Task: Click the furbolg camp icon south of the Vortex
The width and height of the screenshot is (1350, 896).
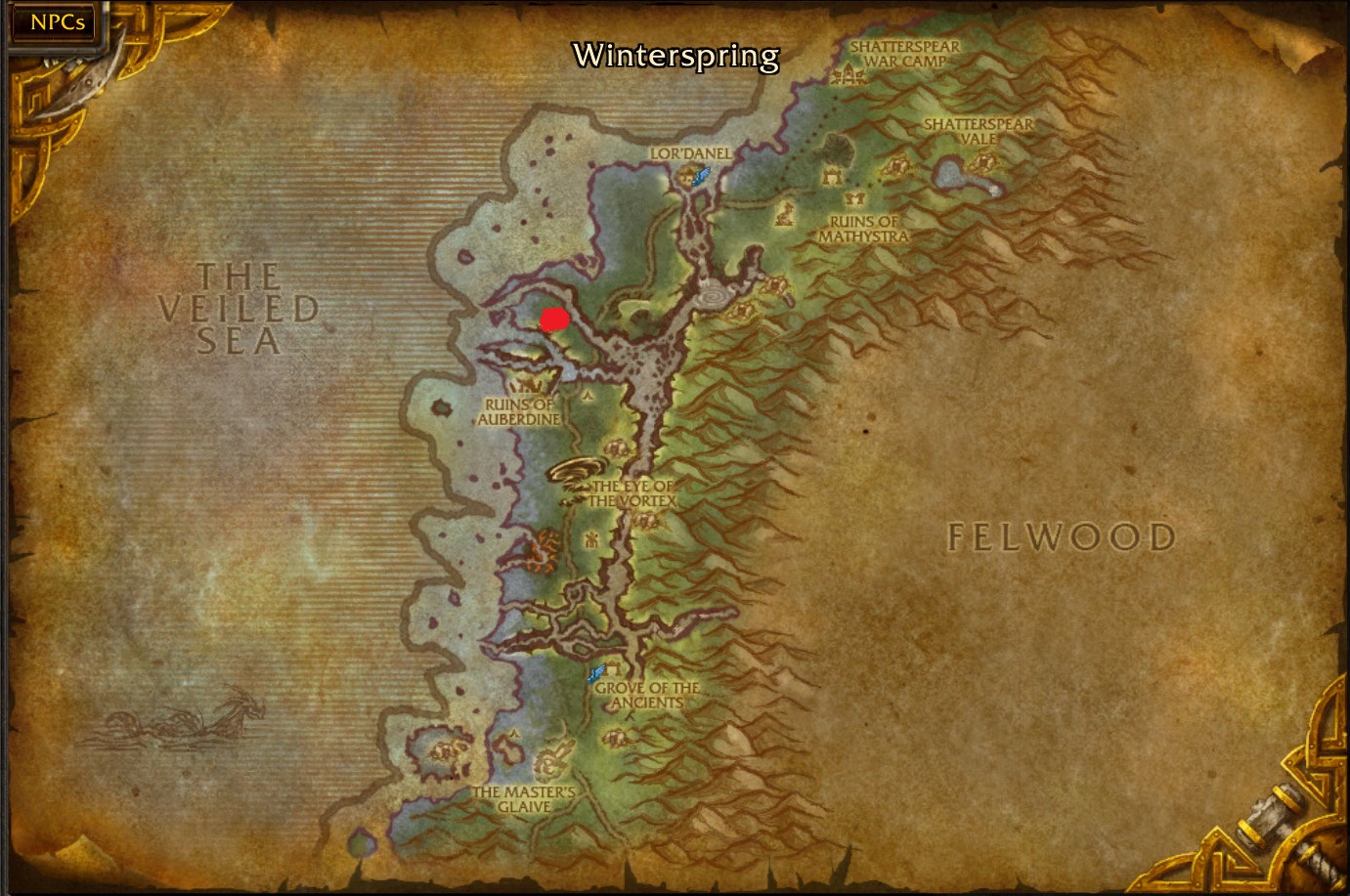Action: pyautogui.click(x=591, y=540)
